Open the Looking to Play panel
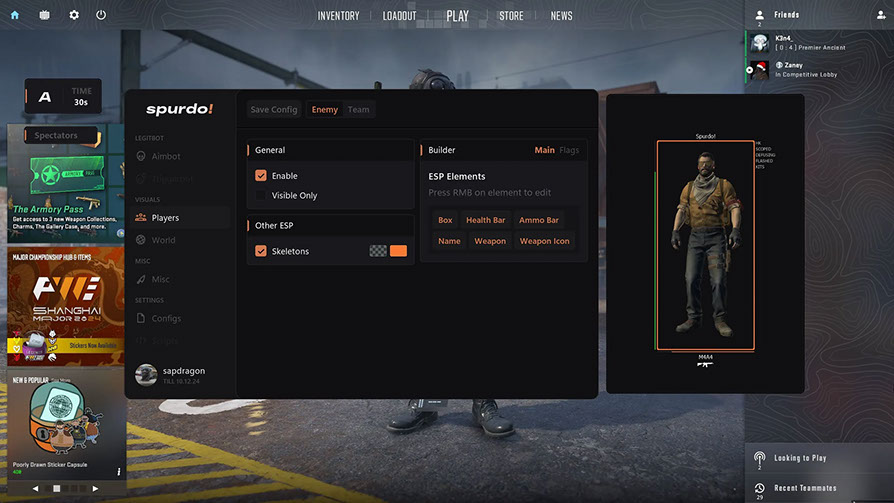This screenshot has width=894, height=503. point(799,458)
